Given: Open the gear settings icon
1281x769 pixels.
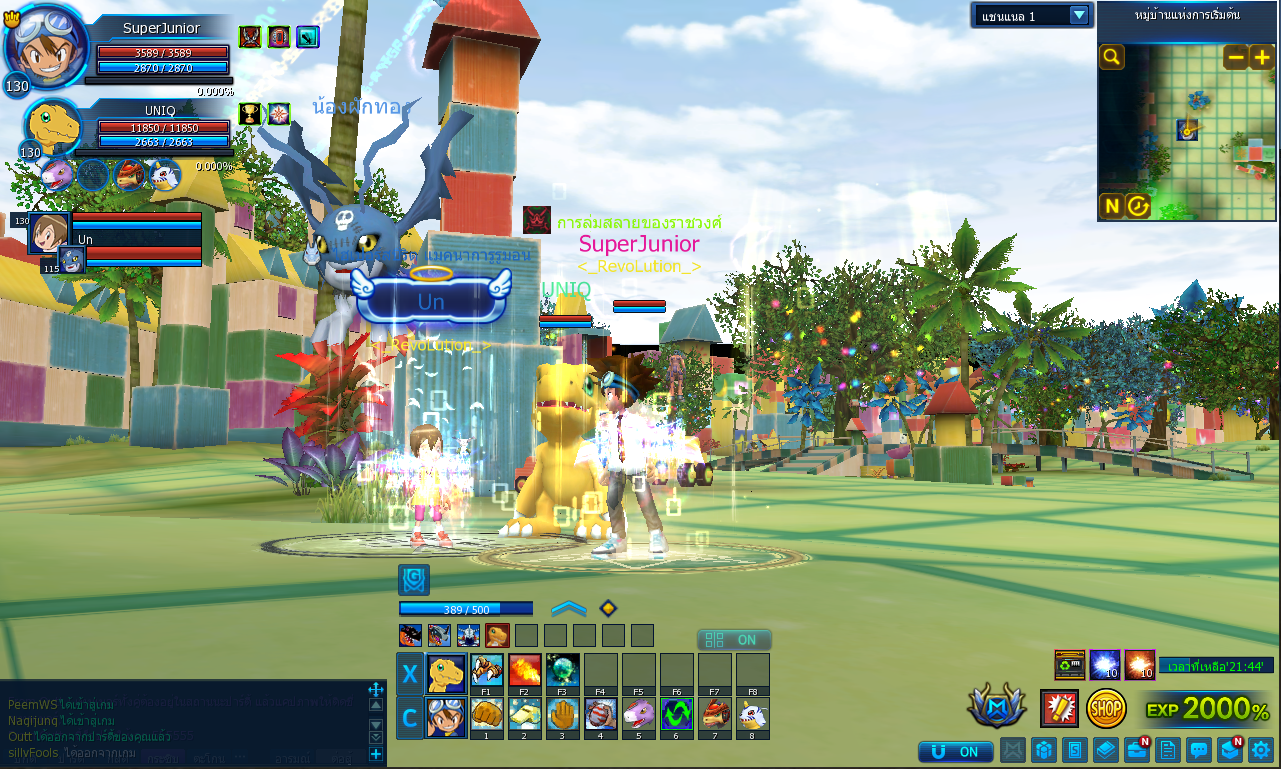Looking at the screenshot, I should click(x=1260, y=749).
